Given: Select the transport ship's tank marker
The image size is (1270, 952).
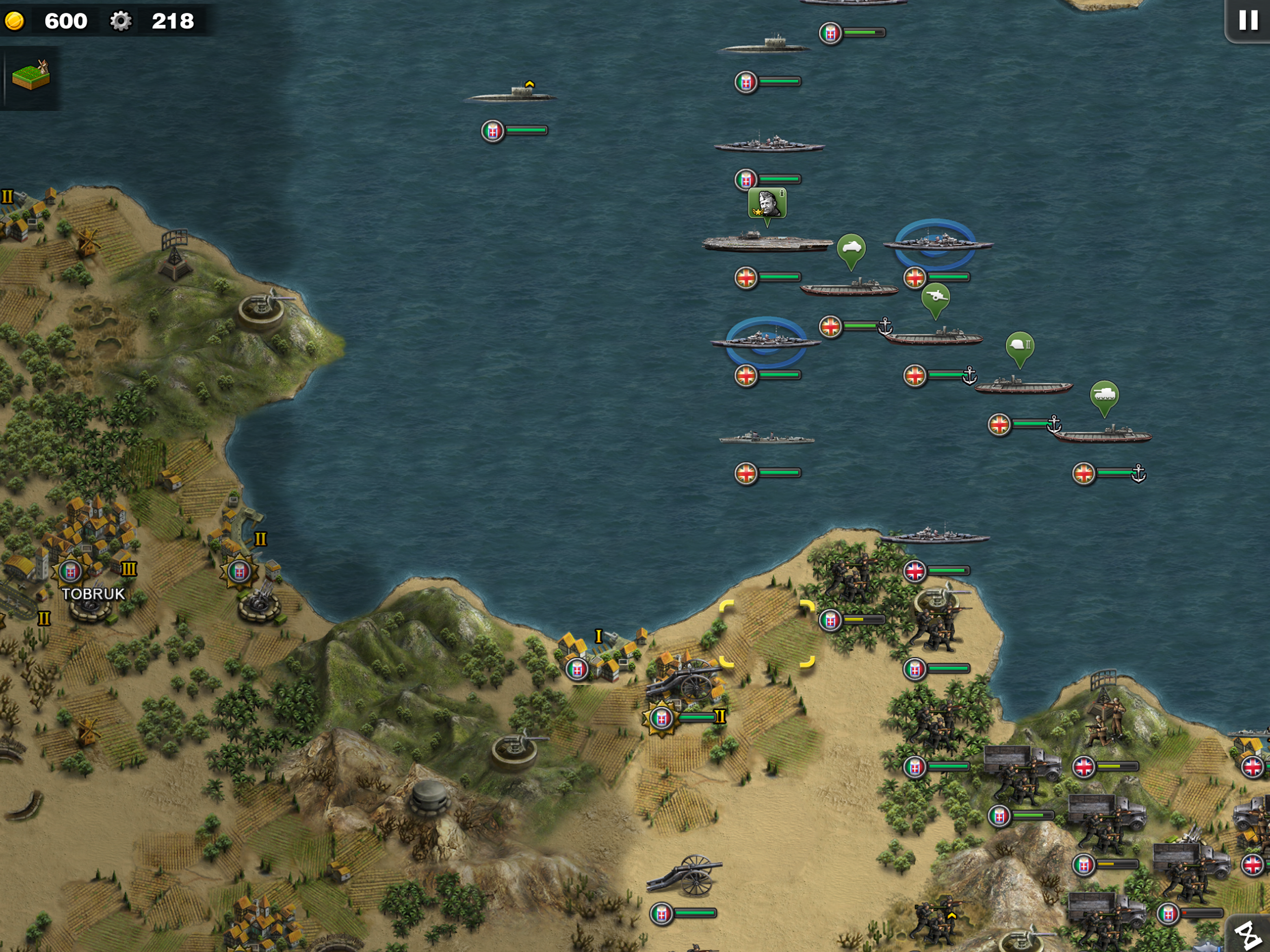Looking at the screenshot, I should click(x=1104, y=395).
